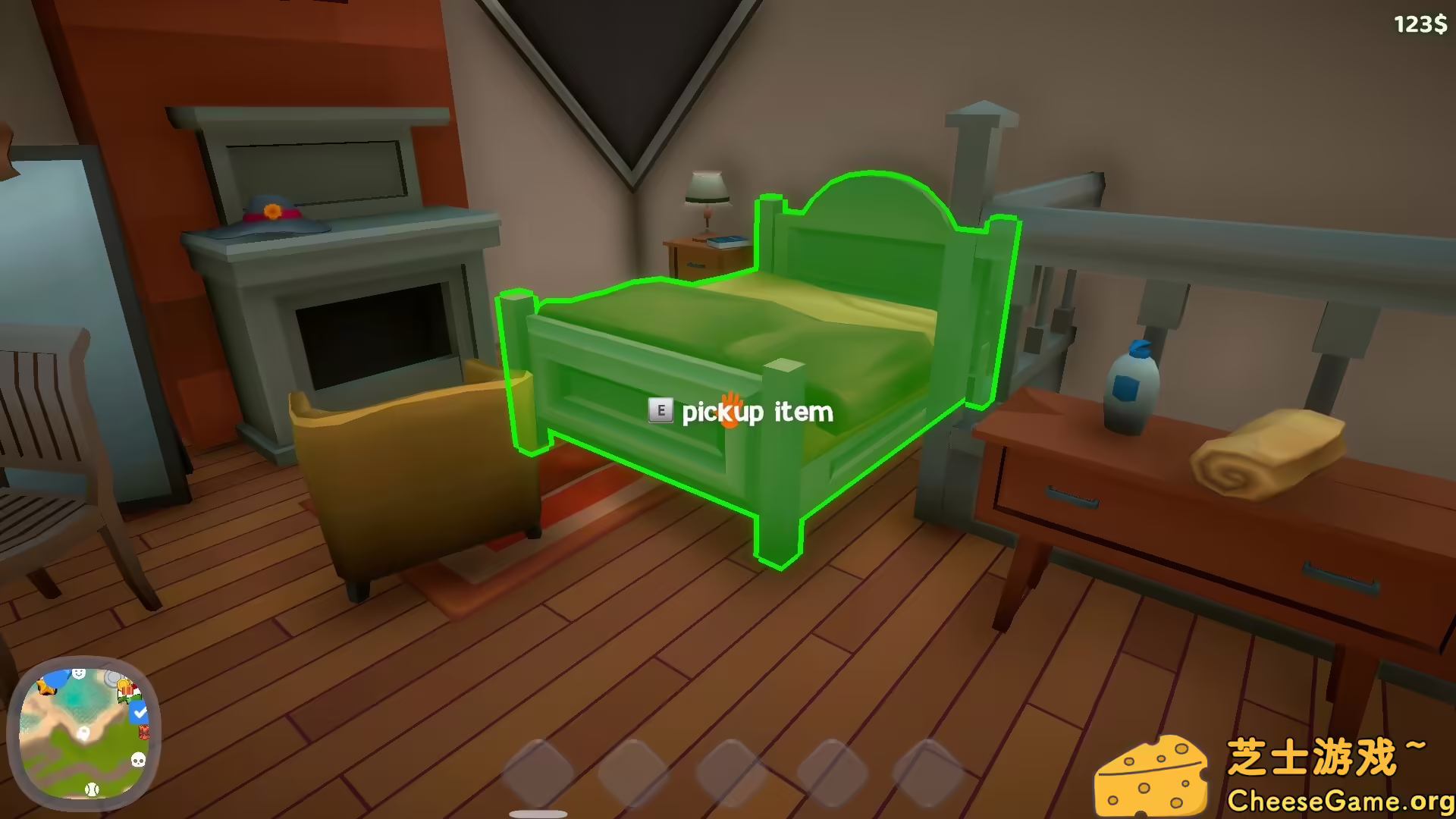The width and height of the screenshot is (1456, 819).
Task: Click the bed-and-coin marker on the minimap
Action: click(127, 690)
